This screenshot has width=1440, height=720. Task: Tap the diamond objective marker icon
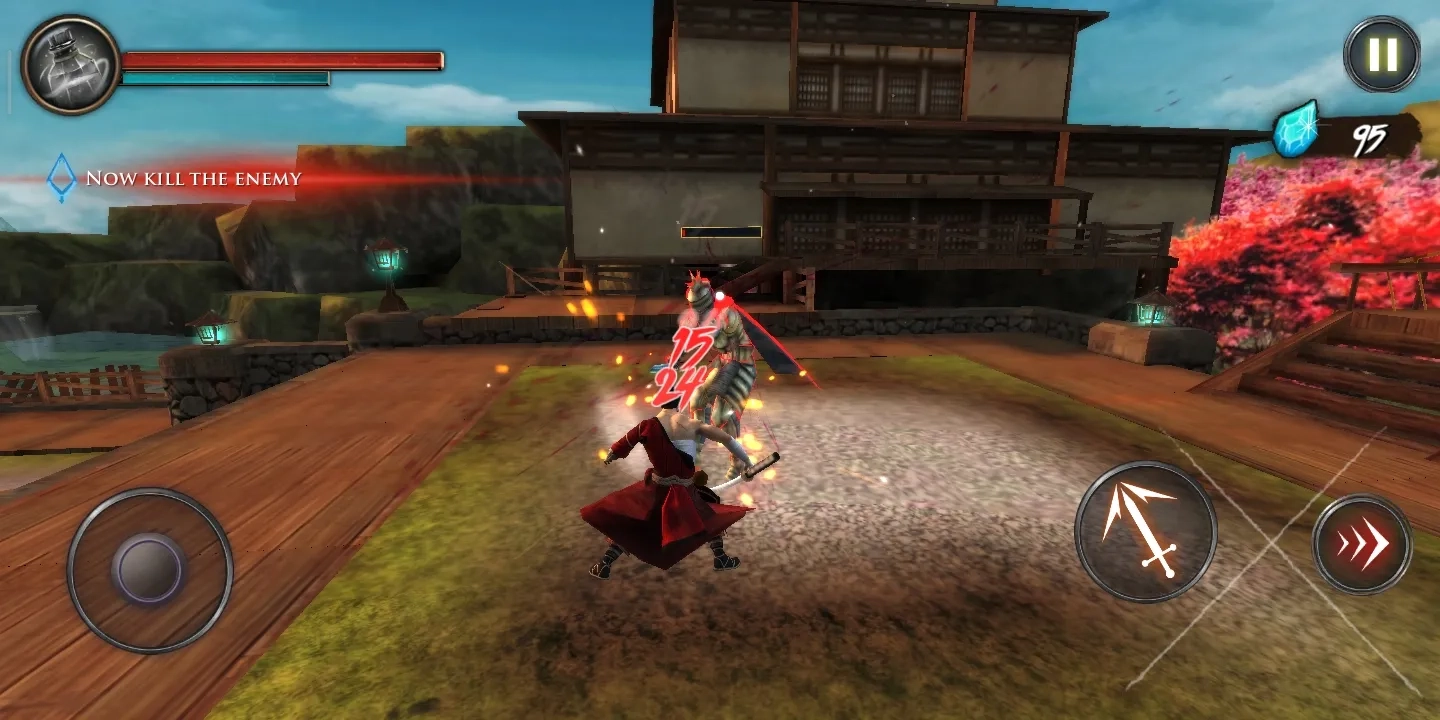pyautogui.click(x=60, y=178)
